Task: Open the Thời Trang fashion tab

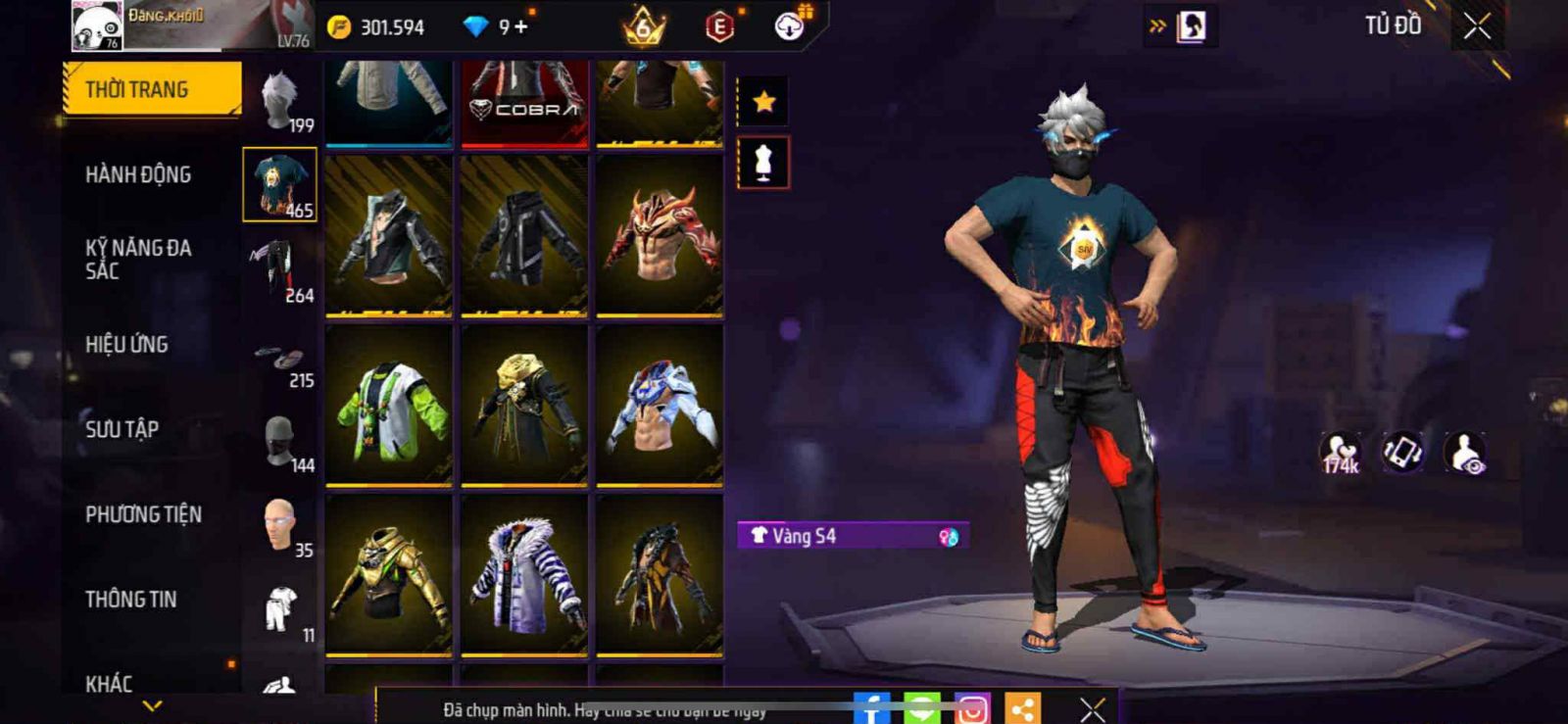Action: (151, 89)
